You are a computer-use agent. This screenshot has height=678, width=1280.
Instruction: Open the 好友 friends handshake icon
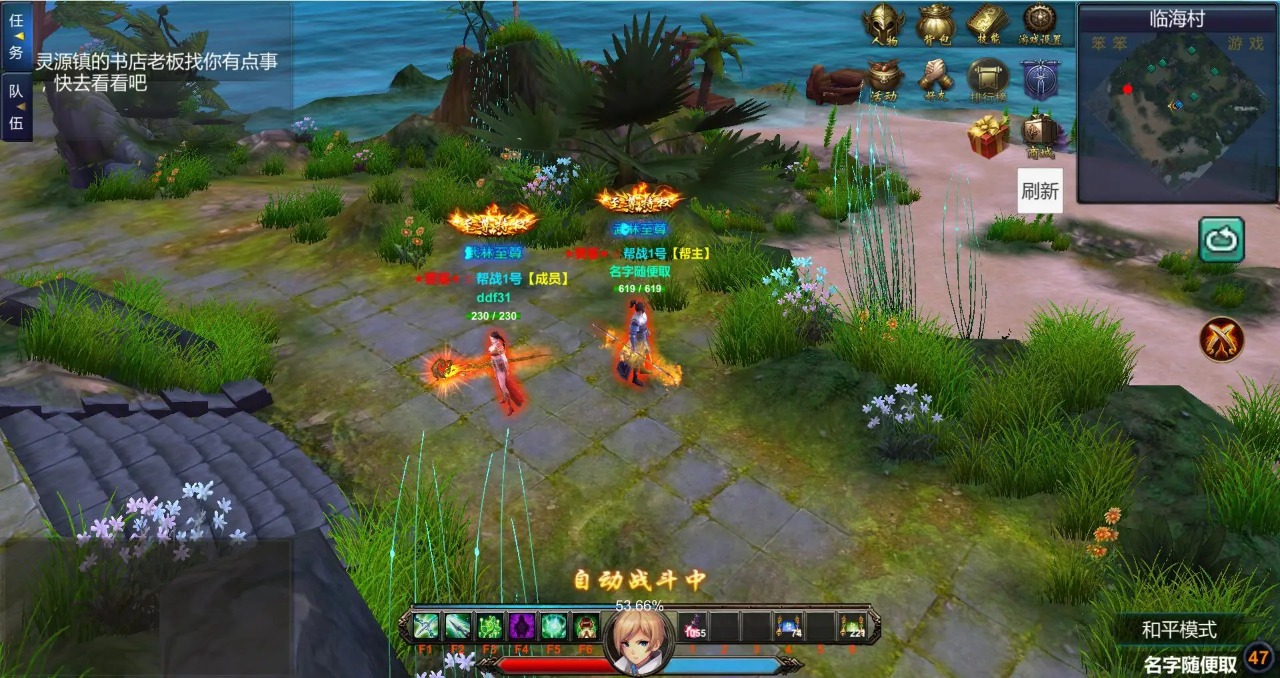(x=936, y=79)
